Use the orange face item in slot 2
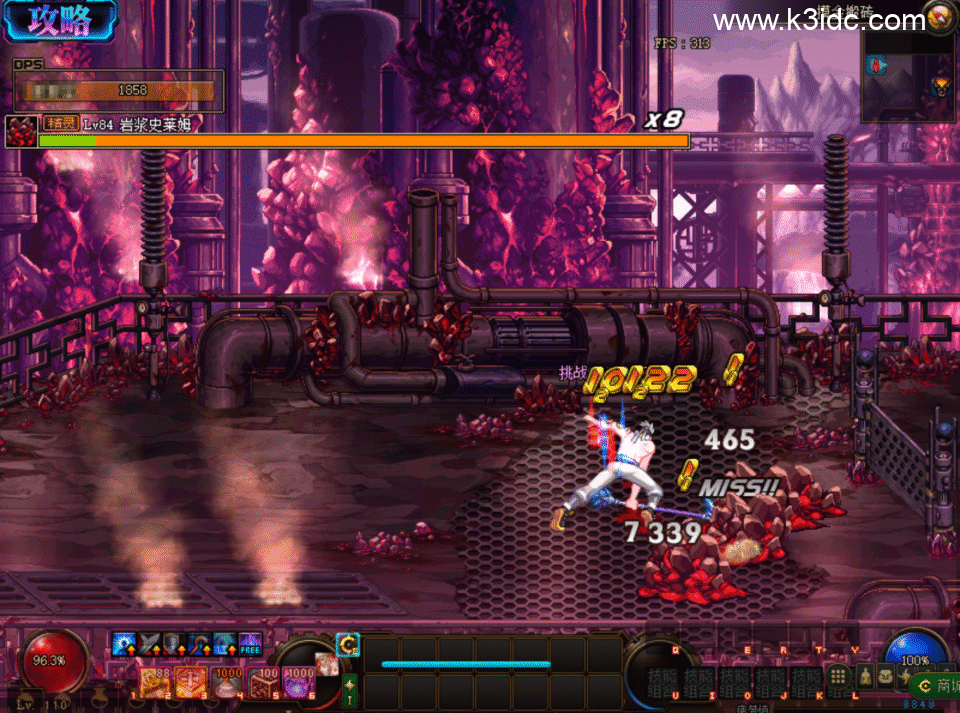Viewport: 960px width, 713px height. [190, 682]
